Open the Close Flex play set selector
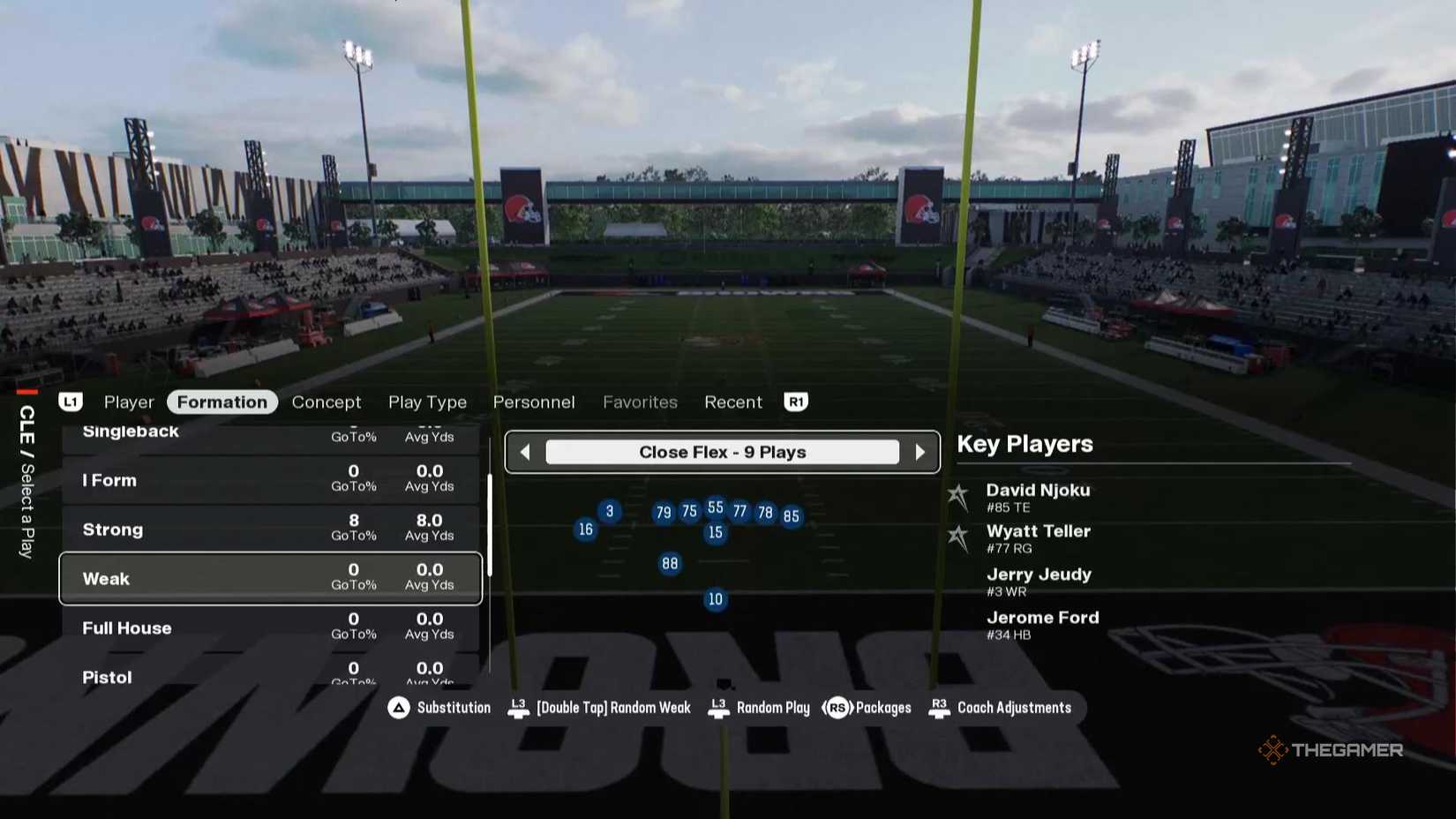The height and width of the screenshot is (819, 1456). pyautogui.click(x=722, y=452)
